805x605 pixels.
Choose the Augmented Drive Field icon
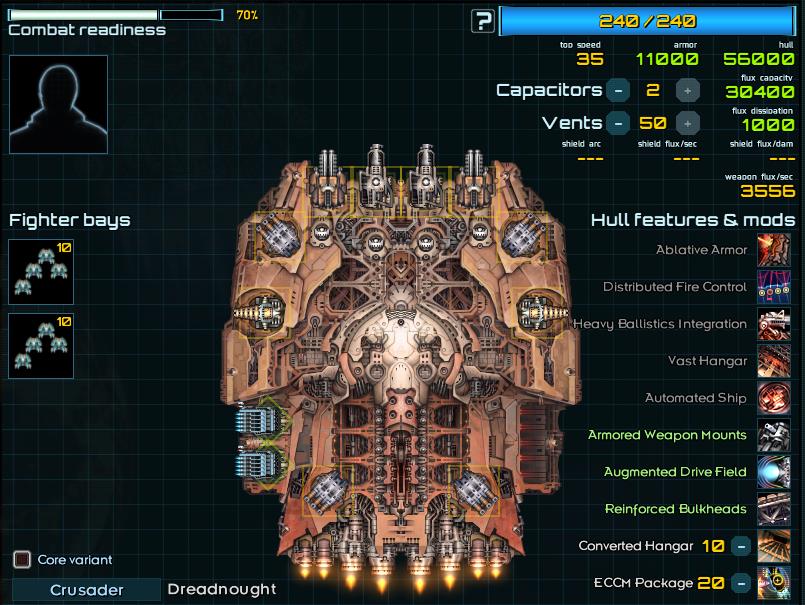pyautogui.click(x=774, y=472)
